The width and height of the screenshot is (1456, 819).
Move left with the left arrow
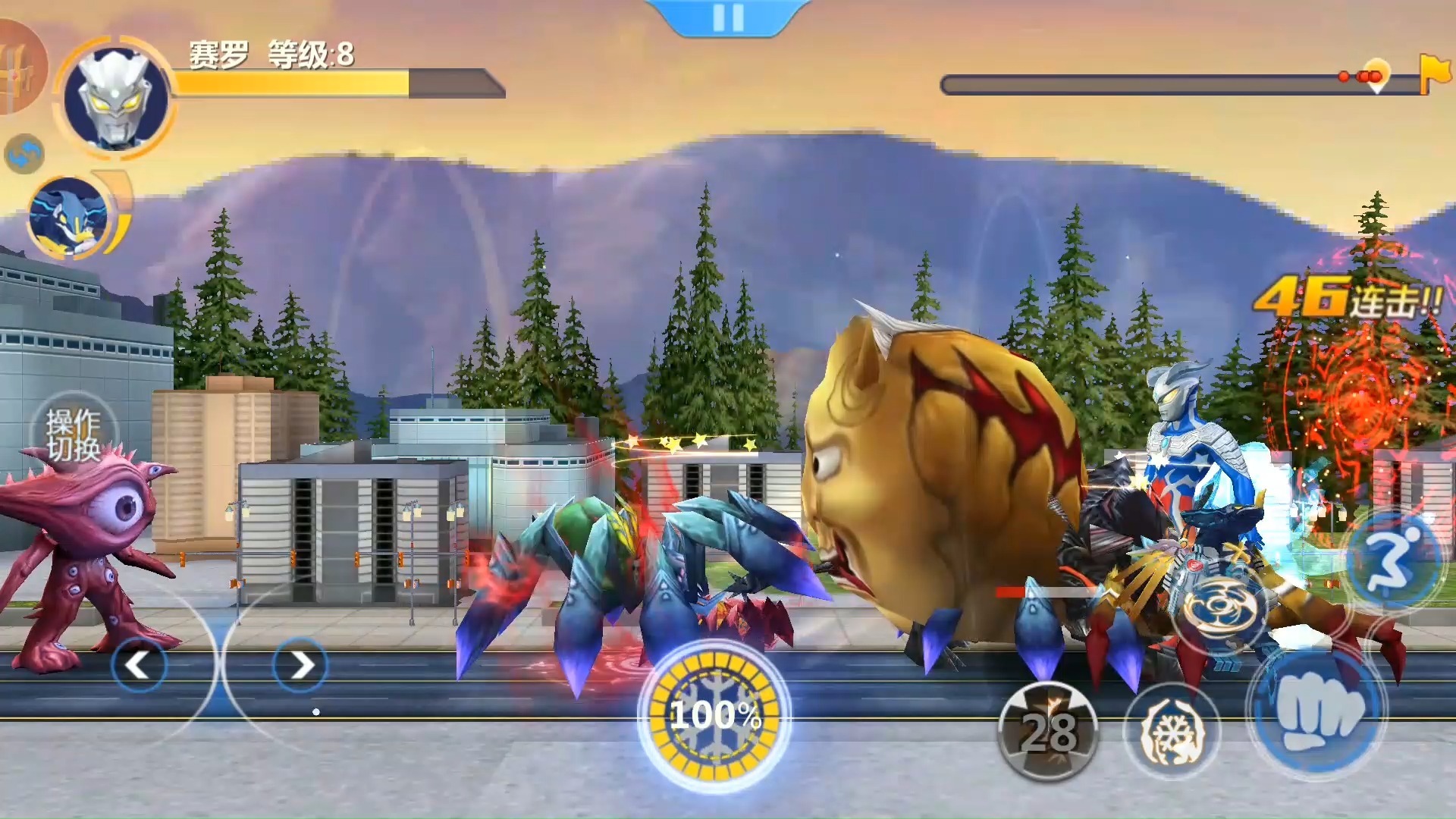[138, 665]
